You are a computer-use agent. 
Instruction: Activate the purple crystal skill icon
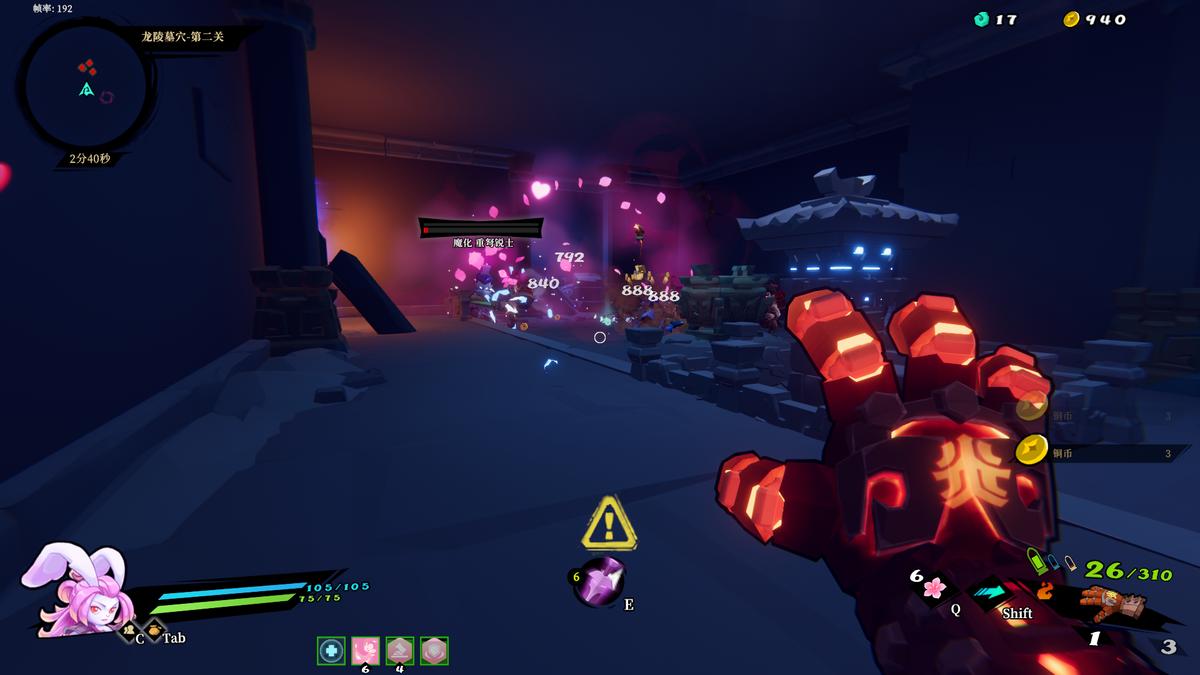tap(602, 580)
